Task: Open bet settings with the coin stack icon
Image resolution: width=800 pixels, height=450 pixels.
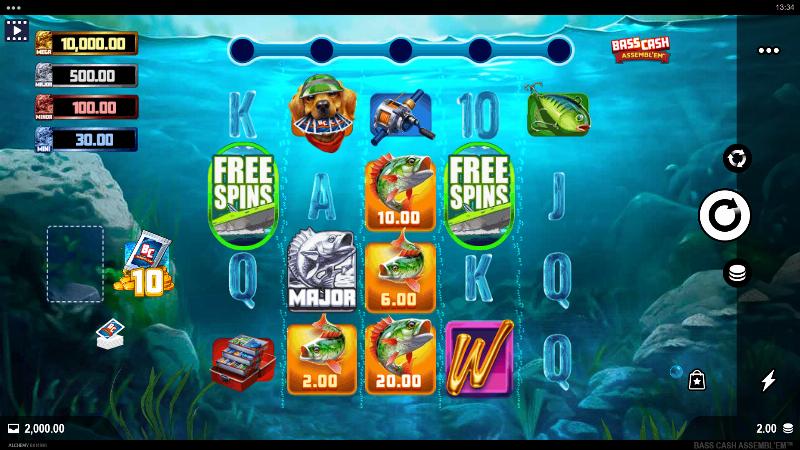Action: point(737,274)
